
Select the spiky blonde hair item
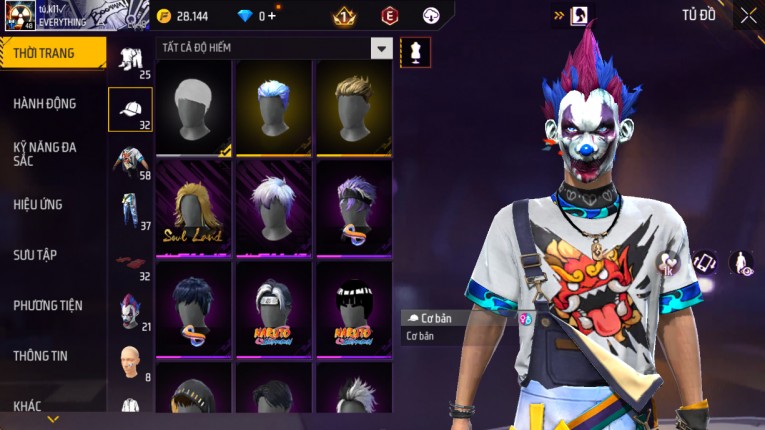click(x=353, y=108)
